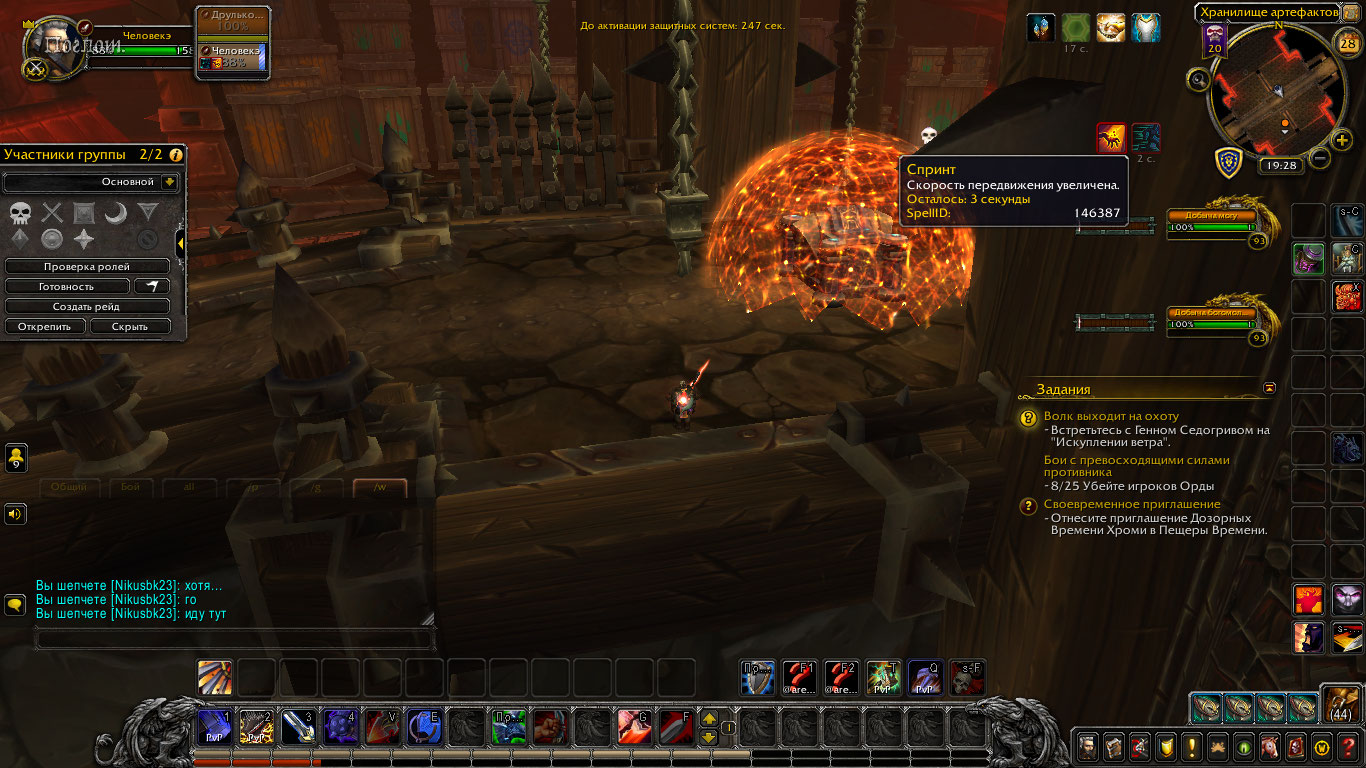The width and height of the screenshot is (1366, 768).
Task: Zoom out the minimap with minus button
Action: [1320, 157]
